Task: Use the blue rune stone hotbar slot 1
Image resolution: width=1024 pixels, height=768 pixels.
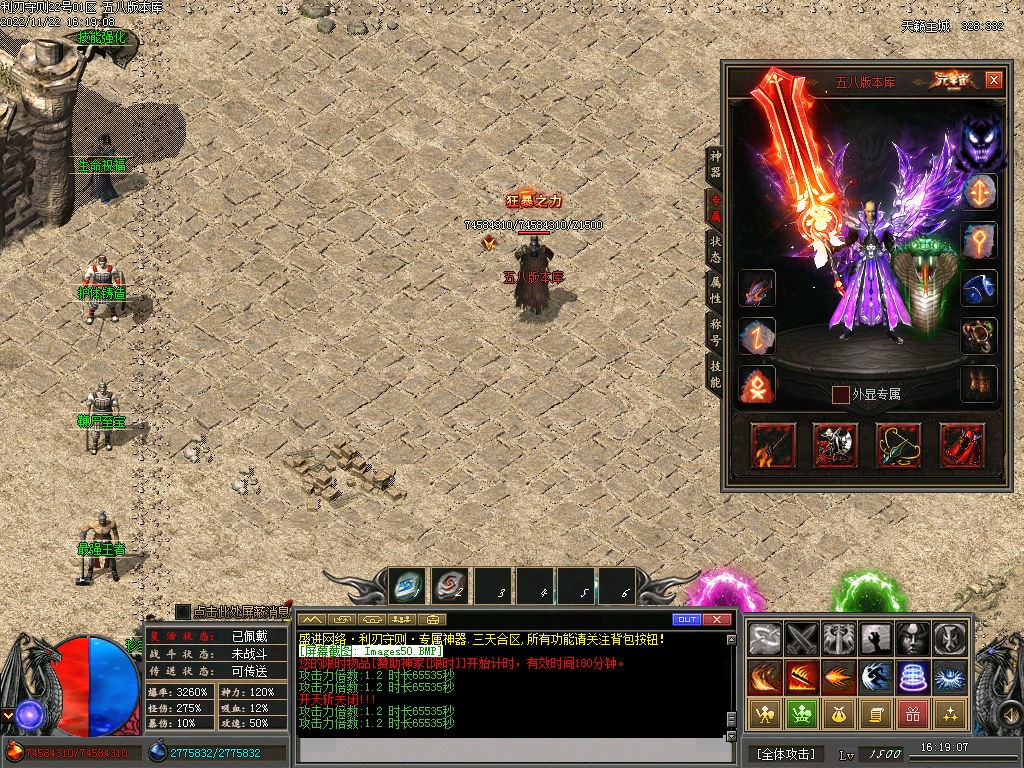Action: coord(407,586)
